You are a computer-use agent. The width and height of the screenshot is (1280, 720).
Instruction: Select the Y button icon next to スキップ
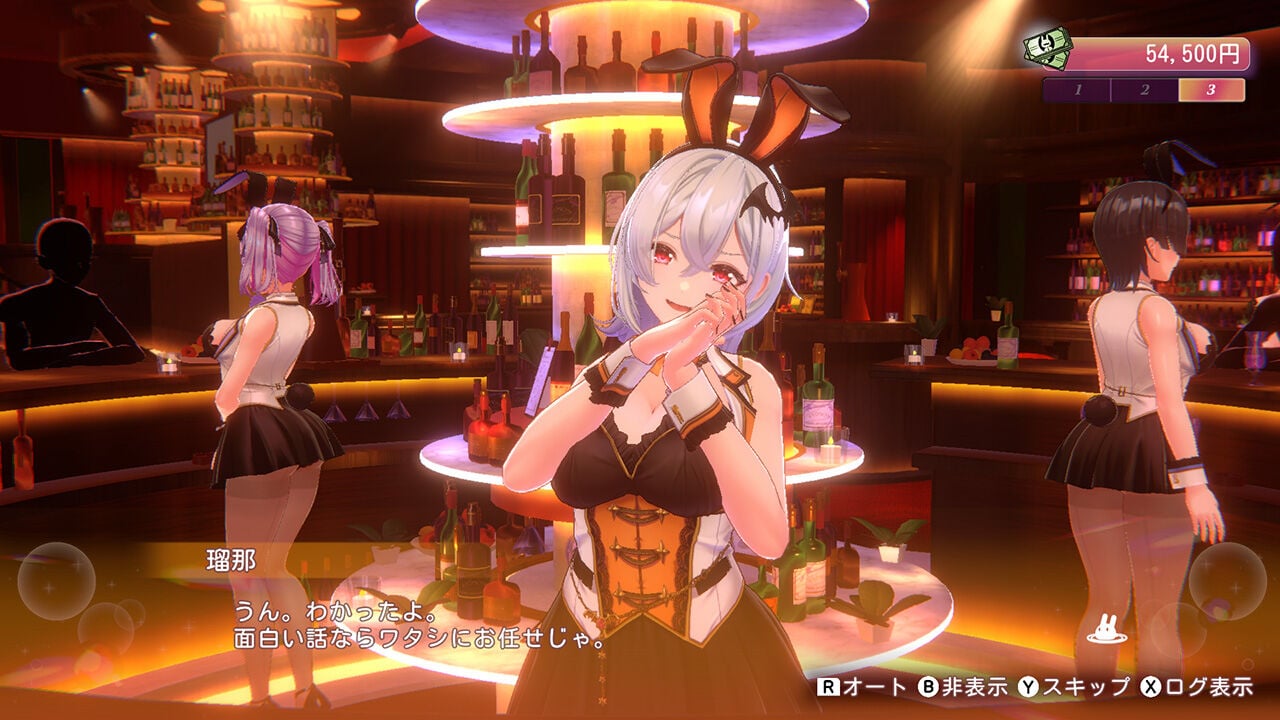click(1028, 688)
